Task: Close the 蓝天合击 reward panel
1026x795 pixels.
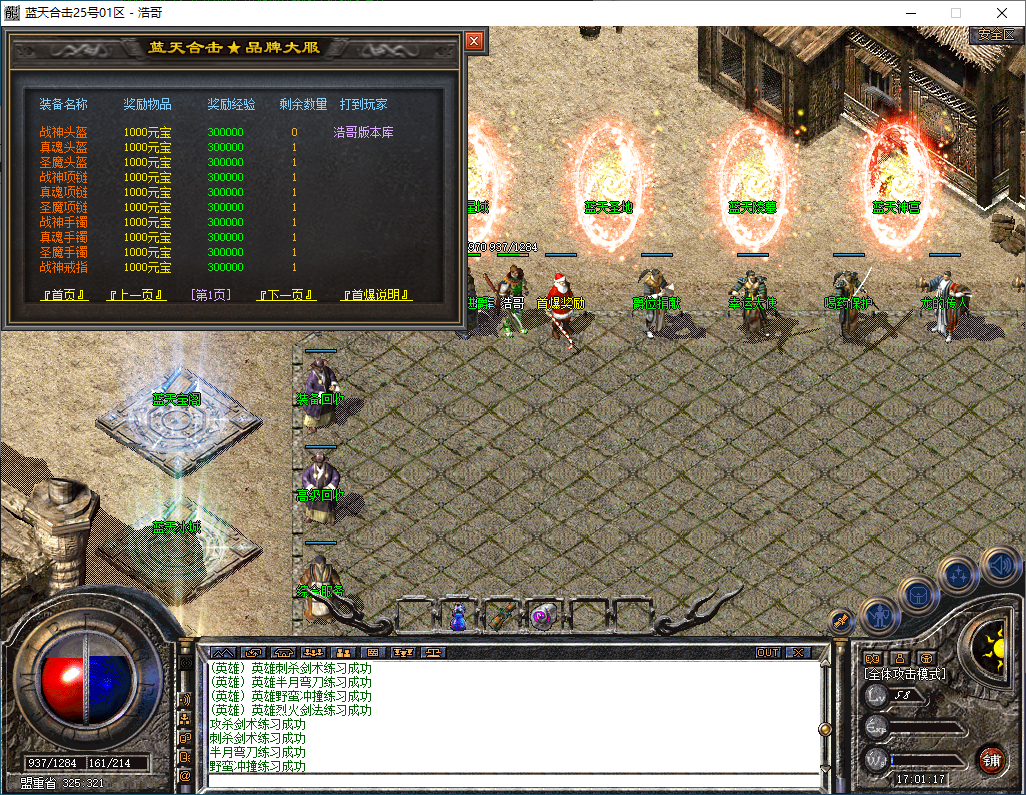Action: coord(474,41)
